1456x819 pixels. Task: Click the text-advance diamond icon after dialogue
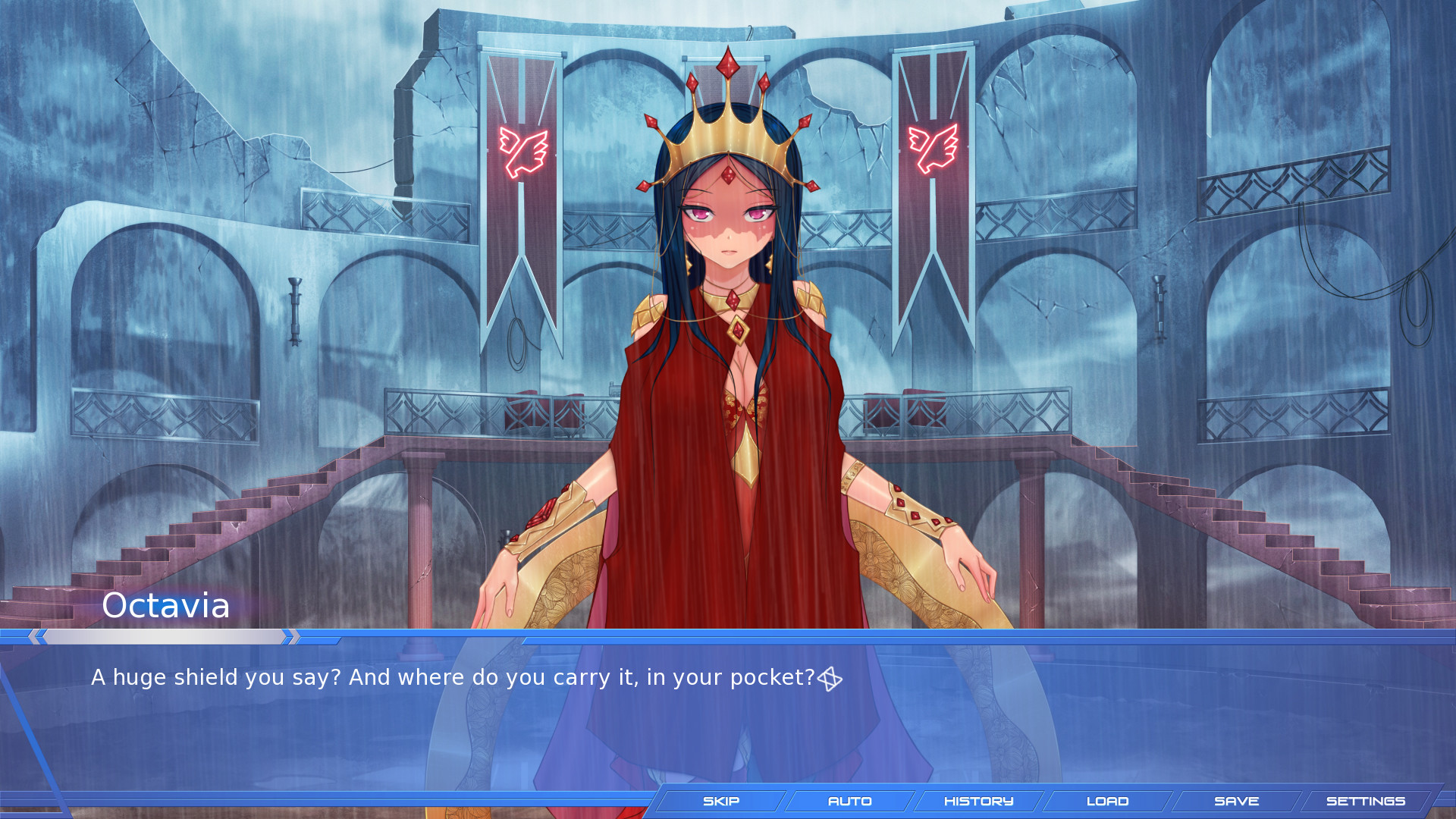tap(831, 679)
